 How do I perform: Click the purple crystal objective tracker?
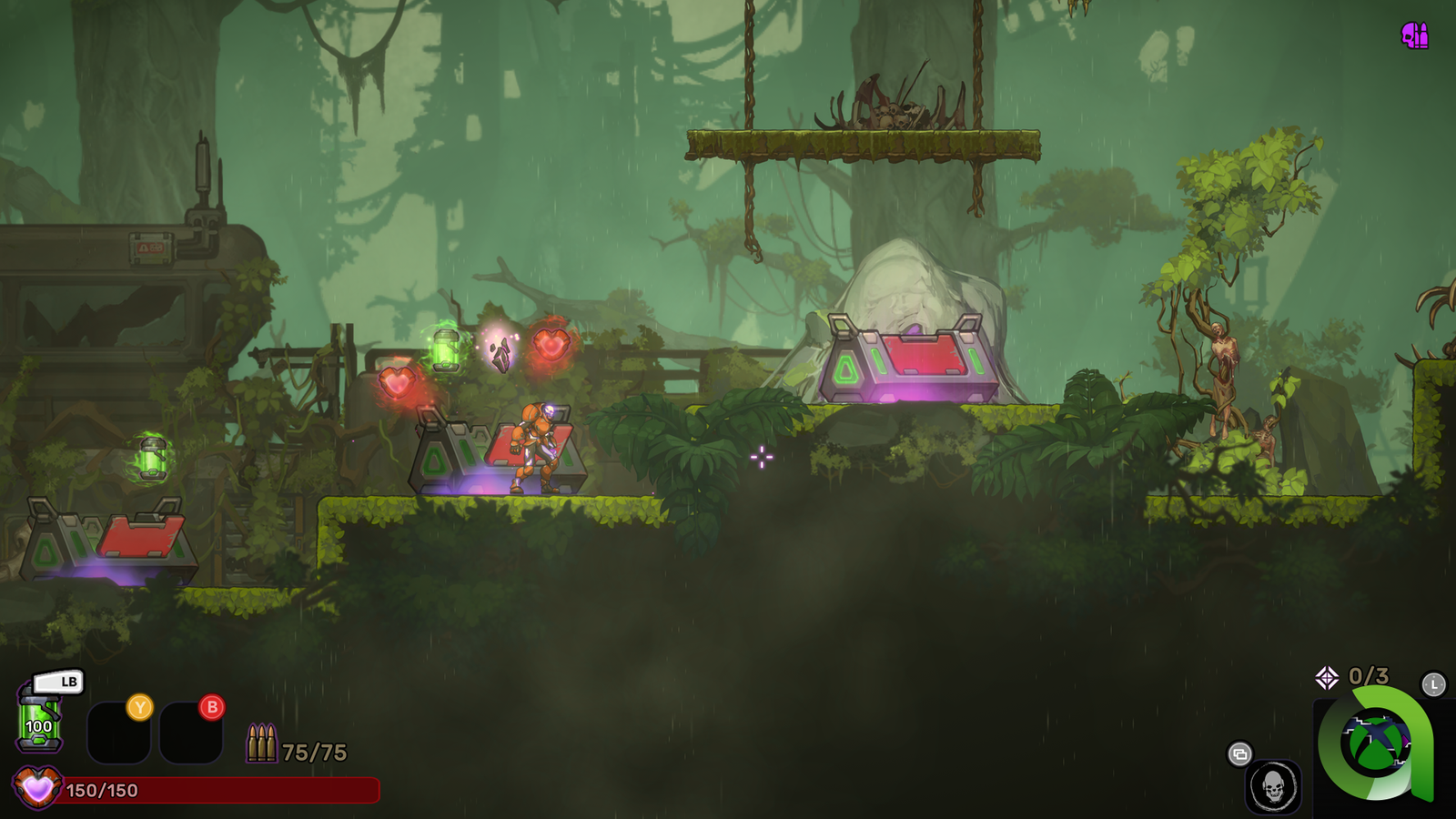click(x=1327, y=677)
